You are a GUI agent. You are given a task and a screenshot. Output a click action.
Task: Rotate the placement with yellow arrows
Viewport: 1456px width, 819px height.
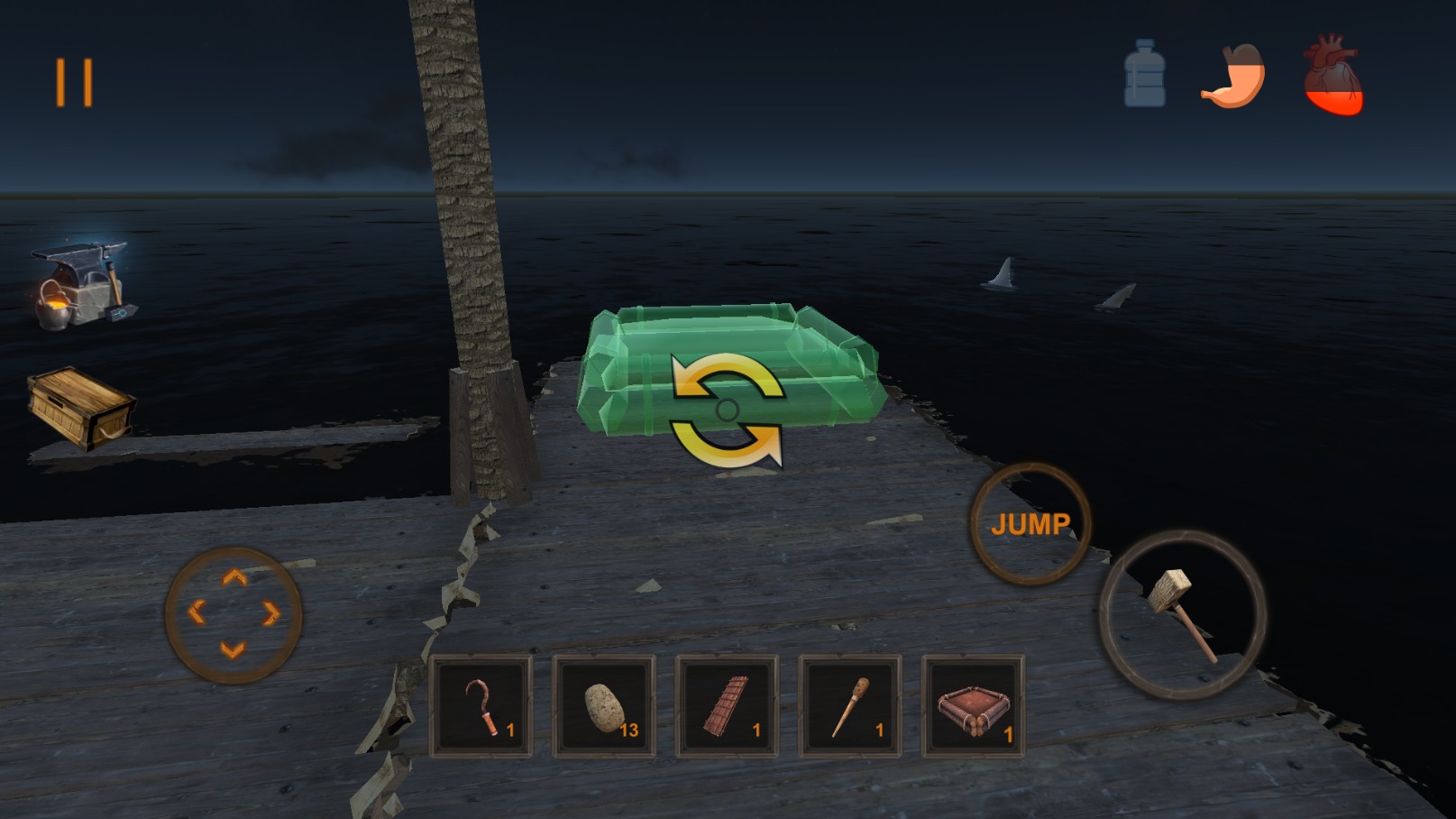tap(727, 410)
